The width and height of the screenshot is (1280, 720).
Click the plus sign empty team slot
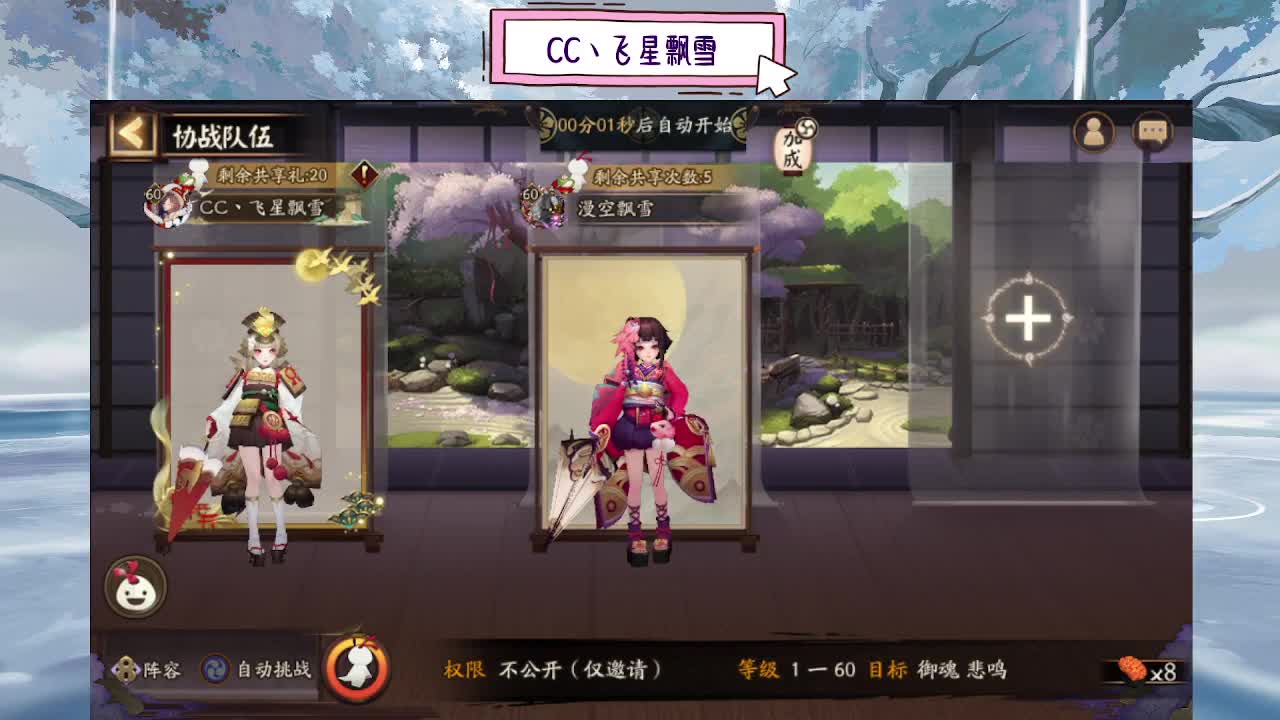[x=1027, y=318]
